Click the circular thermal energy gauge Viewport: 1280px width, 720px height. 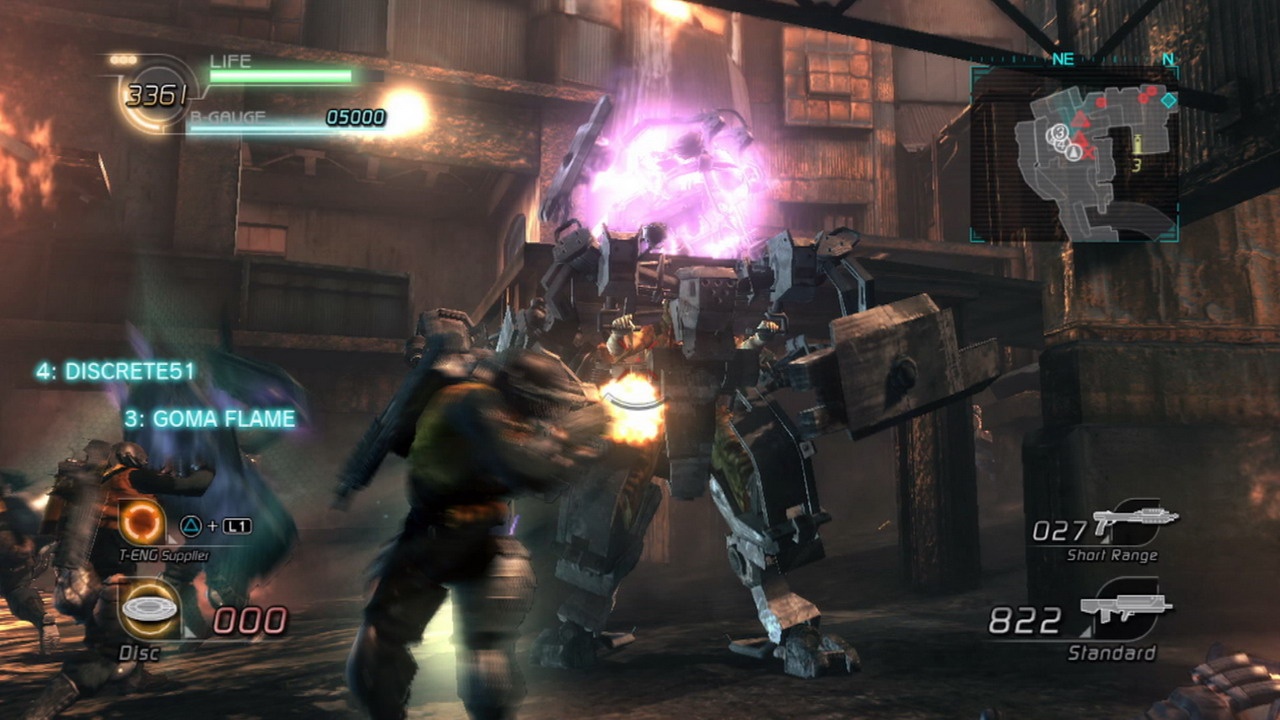pos(156,96)
